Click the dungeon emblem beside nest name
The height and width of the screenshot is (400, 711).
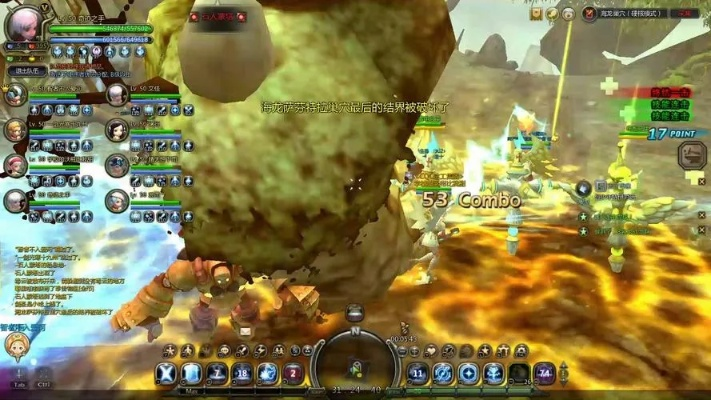591,14
